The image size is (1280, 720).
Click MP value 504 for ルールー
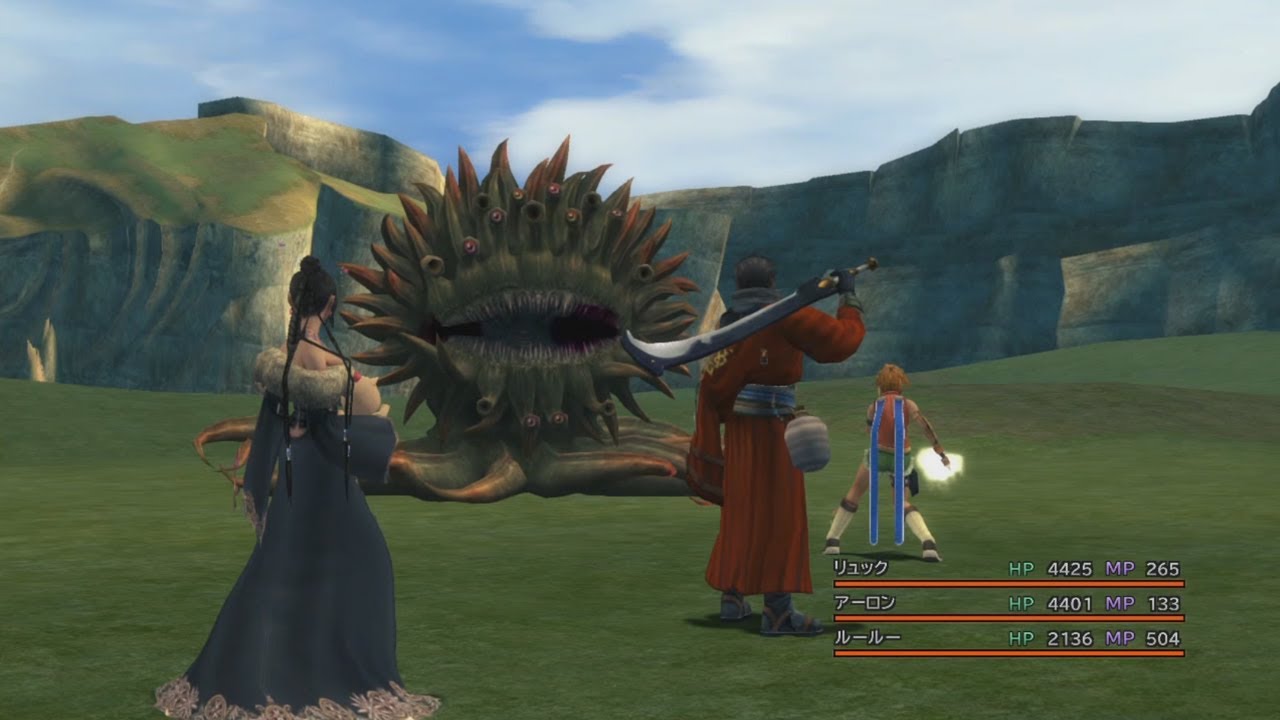1163,637
